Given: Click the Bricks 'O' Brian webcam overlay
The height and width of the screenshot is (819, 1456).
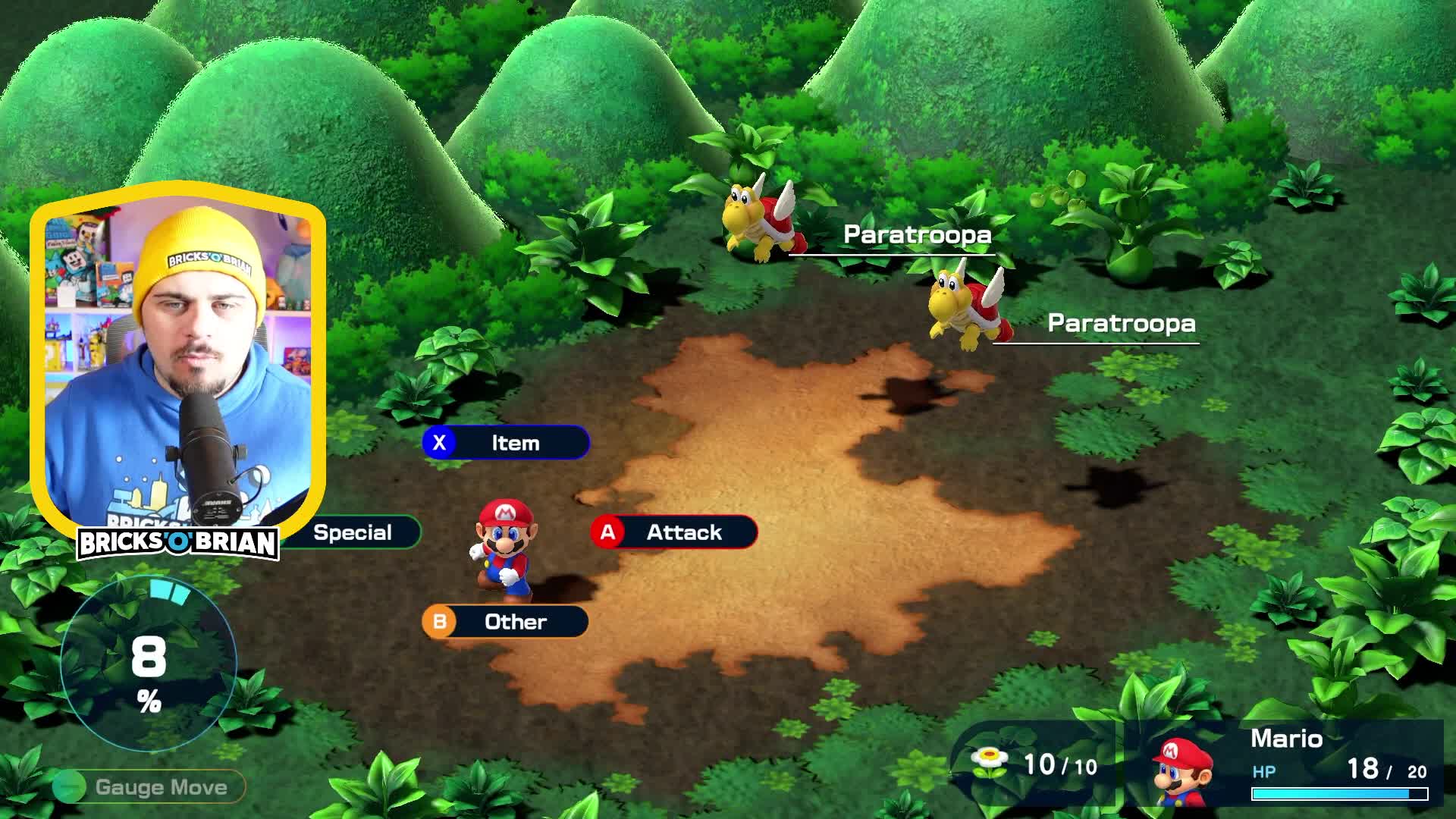Looking at the screenshot, I should tap(177, 364).
